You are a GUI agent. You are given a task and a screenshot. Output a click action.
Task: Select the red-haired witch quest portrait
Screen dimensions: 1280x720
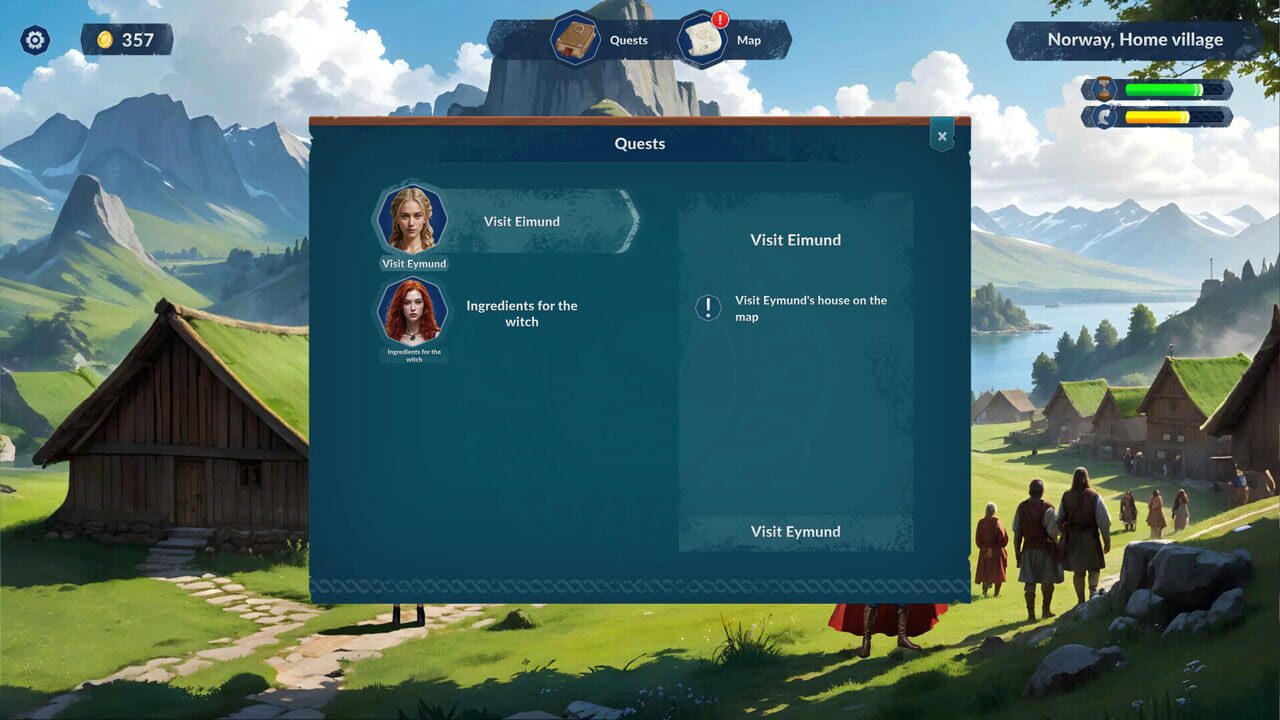pyautogui.click(x=412, y=313)
